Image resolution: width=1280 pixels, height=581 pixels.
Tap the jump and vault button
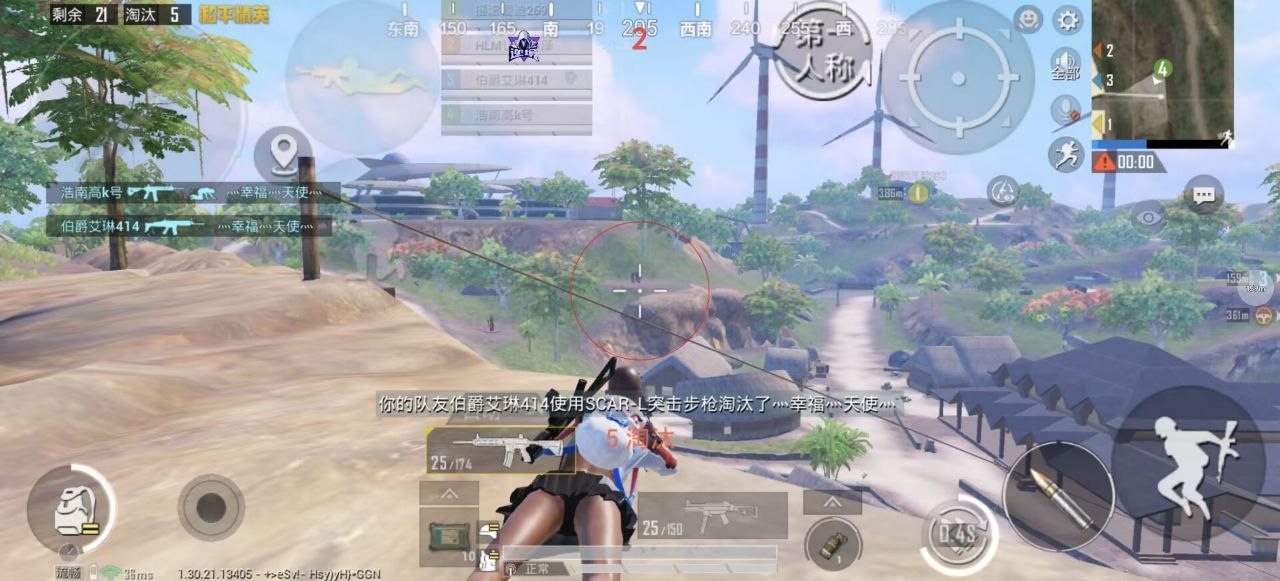1188,462
